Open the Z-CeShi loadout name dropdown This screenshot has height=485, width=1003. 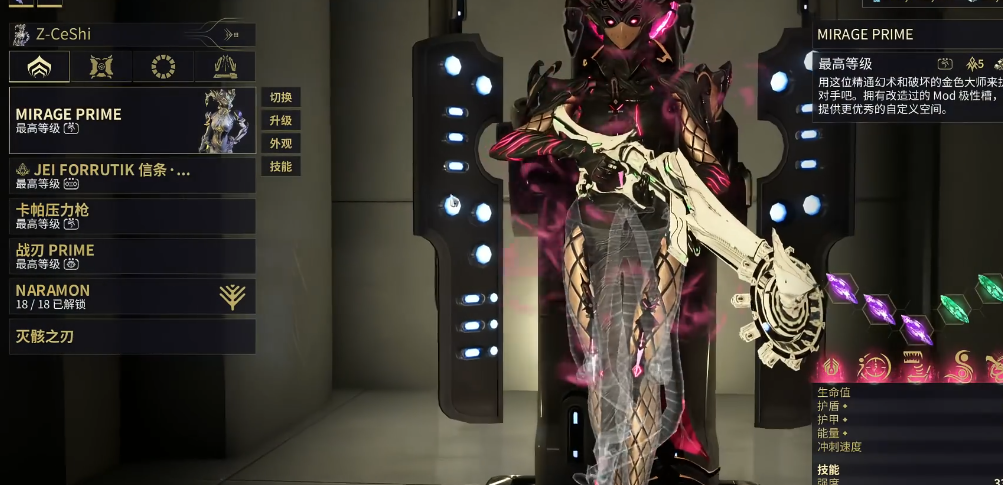132,35
